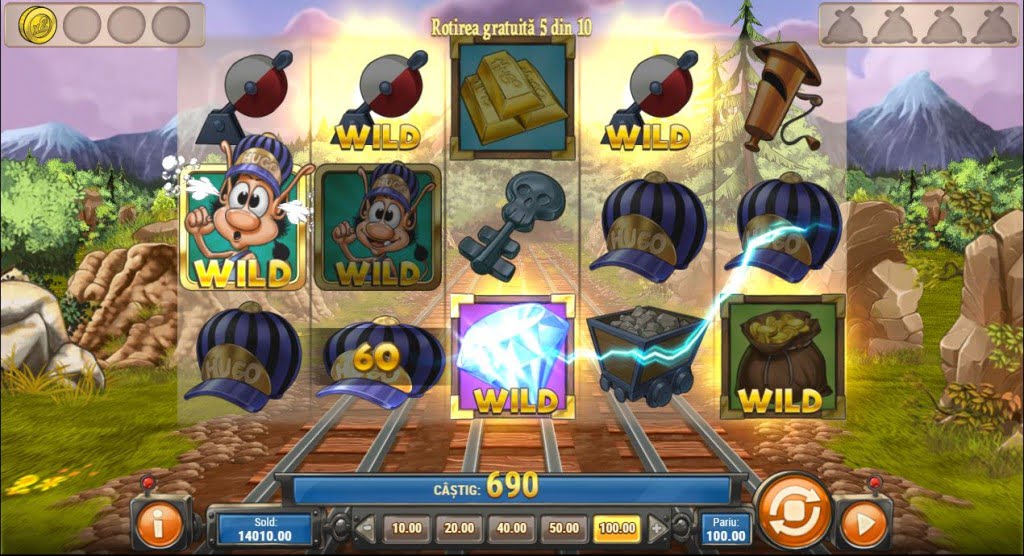Increase the bet with the plus arrow
Screen dimensions: 1024x556
click(x=656, y=527)
